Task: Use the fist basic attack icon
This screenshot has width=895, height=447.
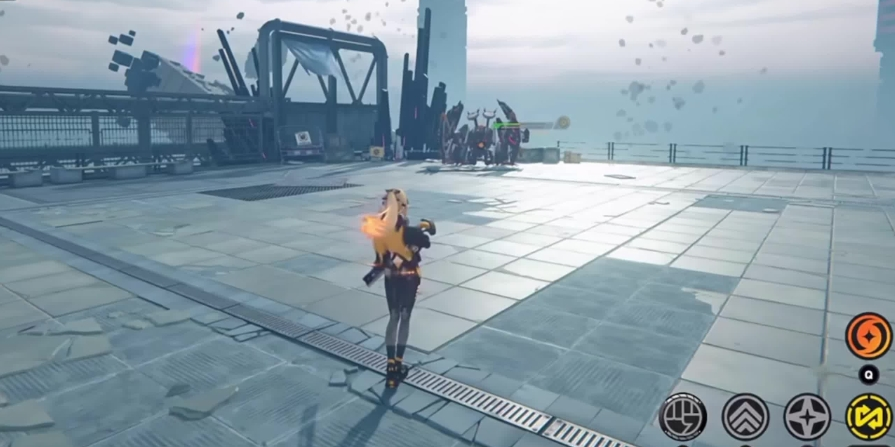Action: [684, 417]
